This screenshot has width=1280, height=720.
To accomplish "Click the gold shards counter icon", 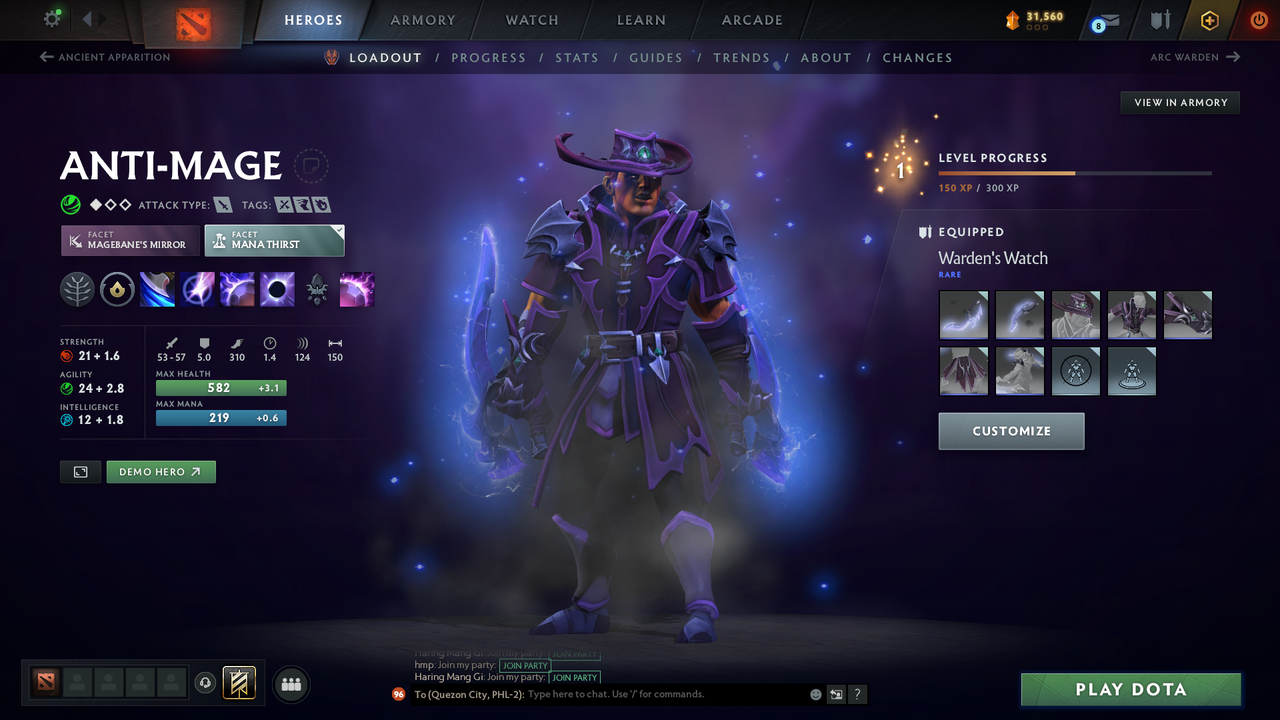I will click(x=1013, y=17).
